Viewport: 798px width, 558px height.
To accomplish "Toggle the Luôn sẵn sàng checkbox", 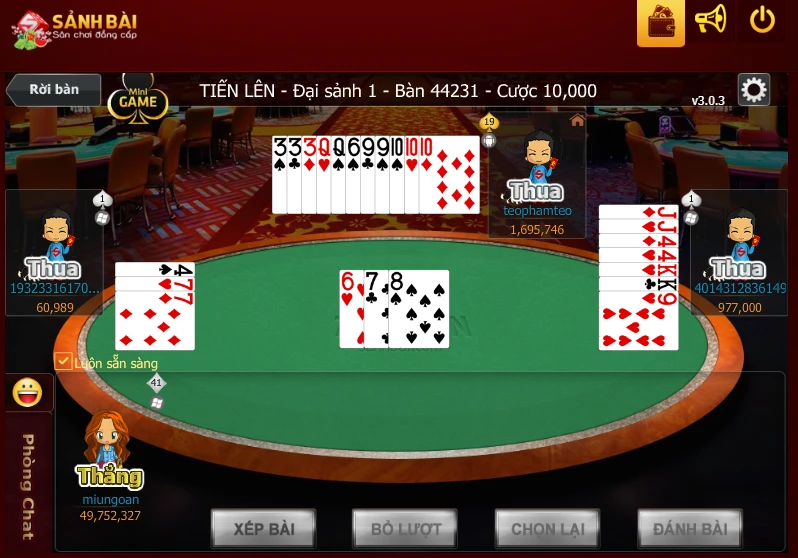I will (63, 361).
